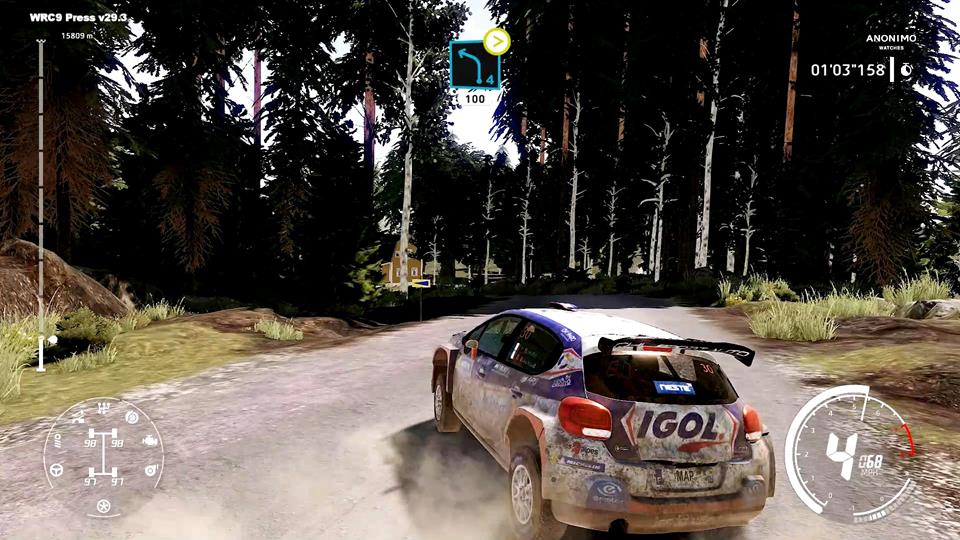The width and height of the screenshot is (960, 540).
Task: Click the tachometer gear dial
Action: [x=848, y=454]
